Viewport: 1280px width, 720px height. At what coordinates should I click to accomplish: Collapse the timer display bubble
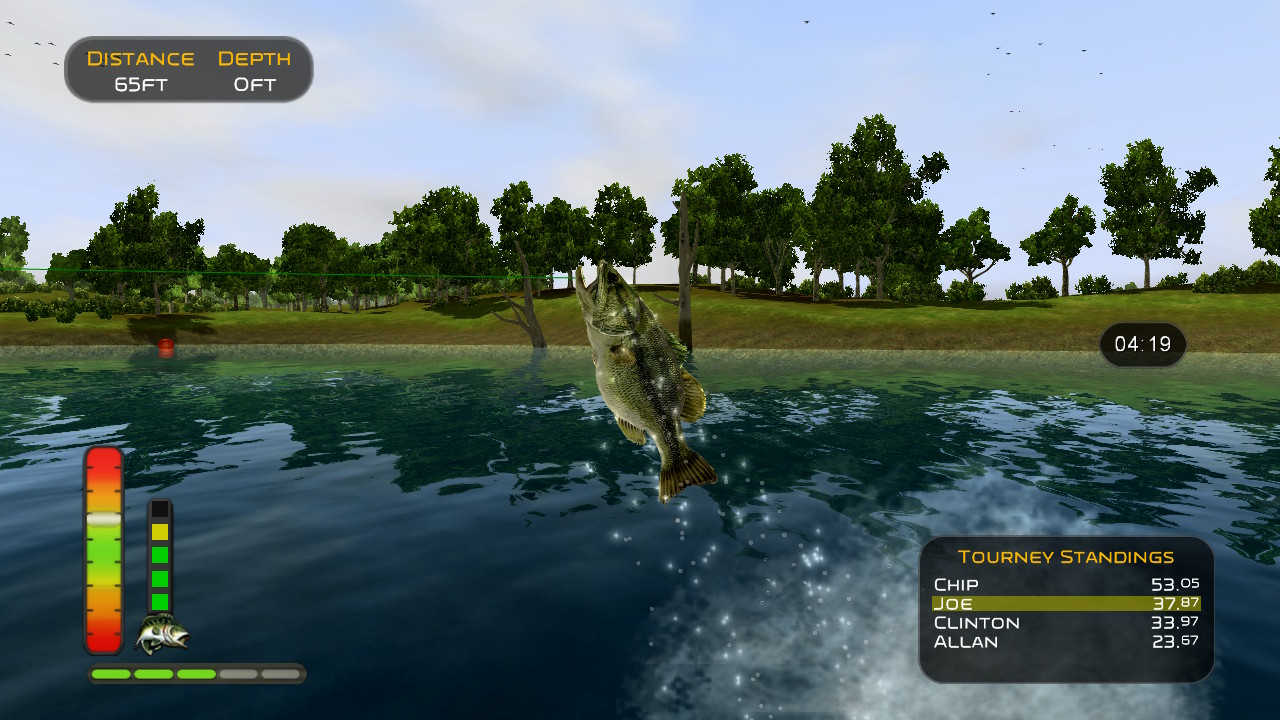[x=1142, y=345]
